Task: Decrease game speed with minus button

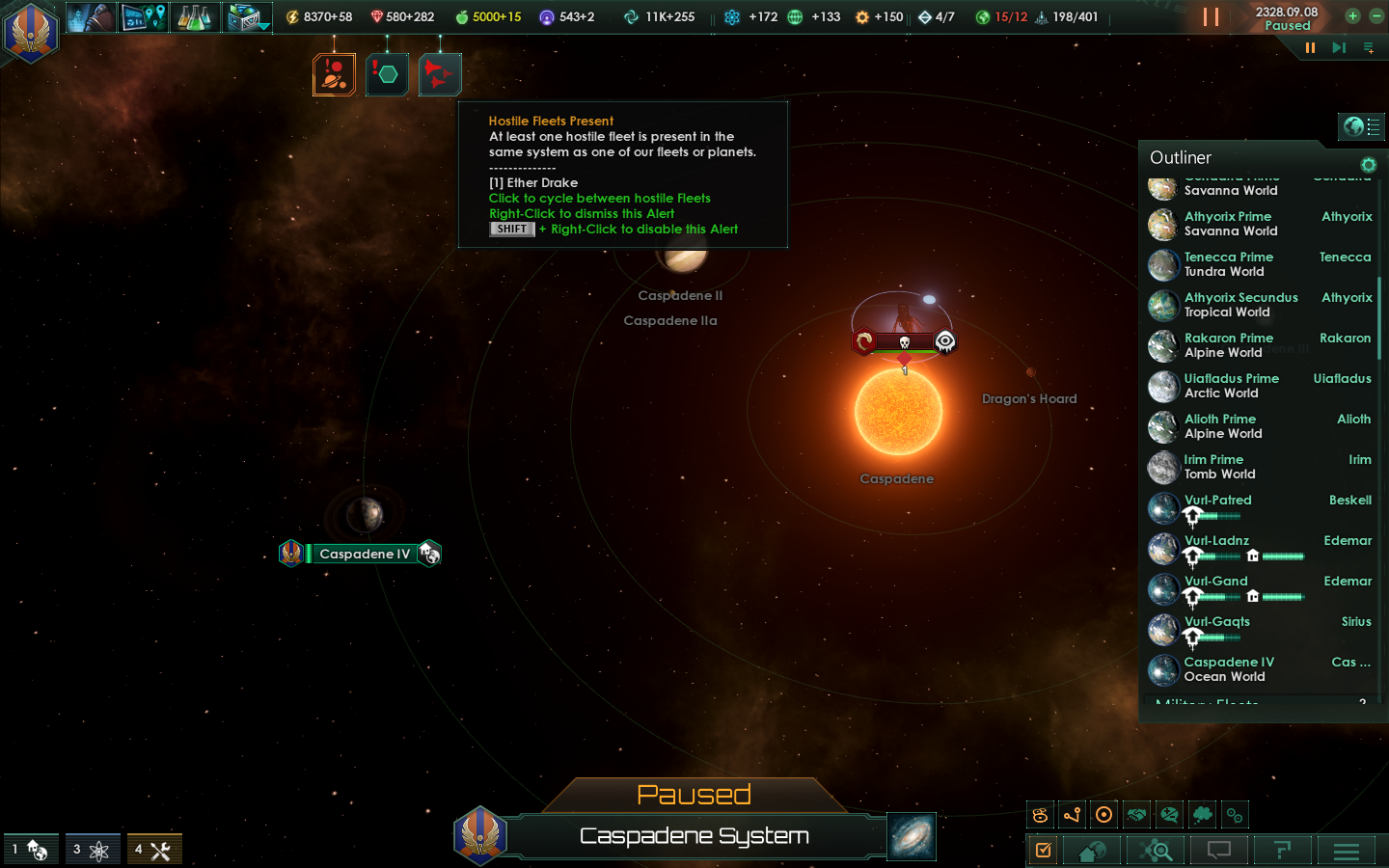Action: (x=1376, y=15)
